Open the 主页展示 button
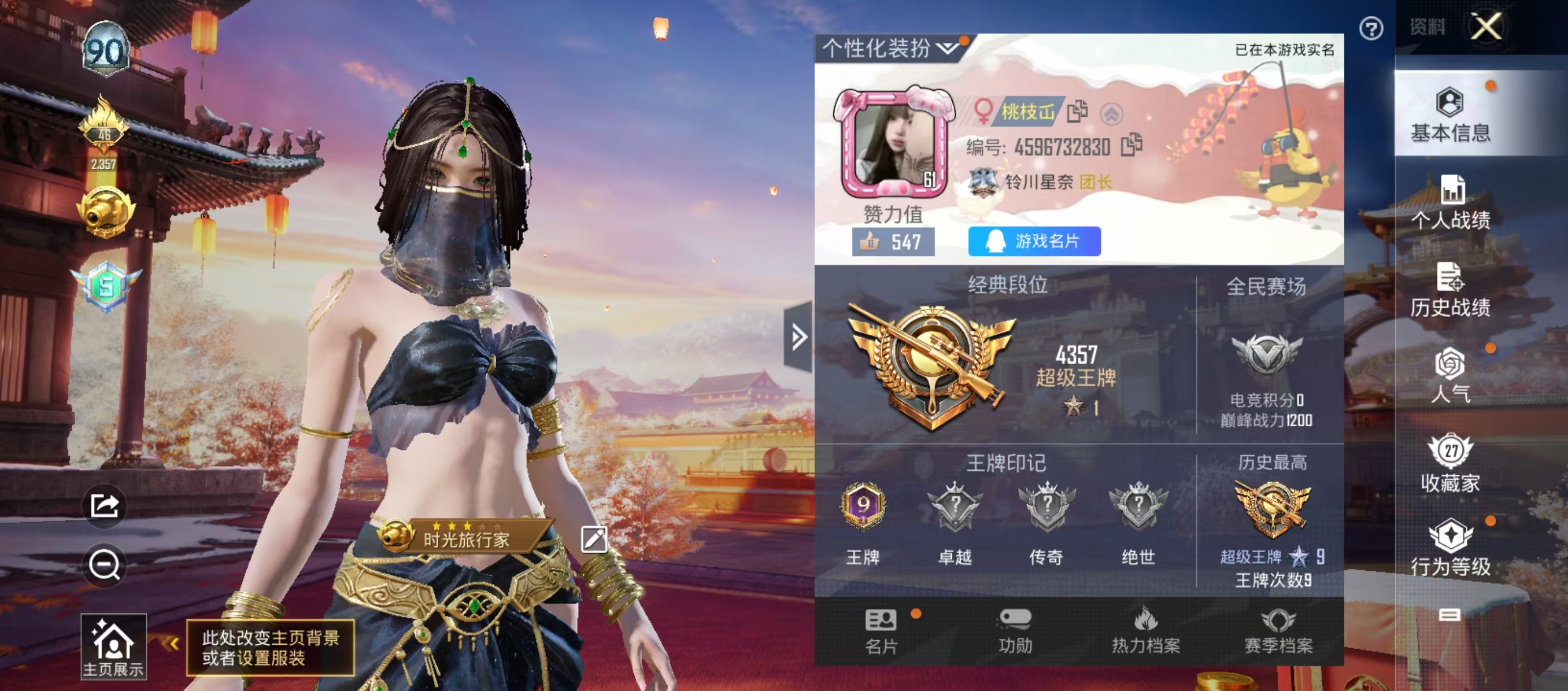1568x691 pixels. pyautogui.click(x=113, y=646)
